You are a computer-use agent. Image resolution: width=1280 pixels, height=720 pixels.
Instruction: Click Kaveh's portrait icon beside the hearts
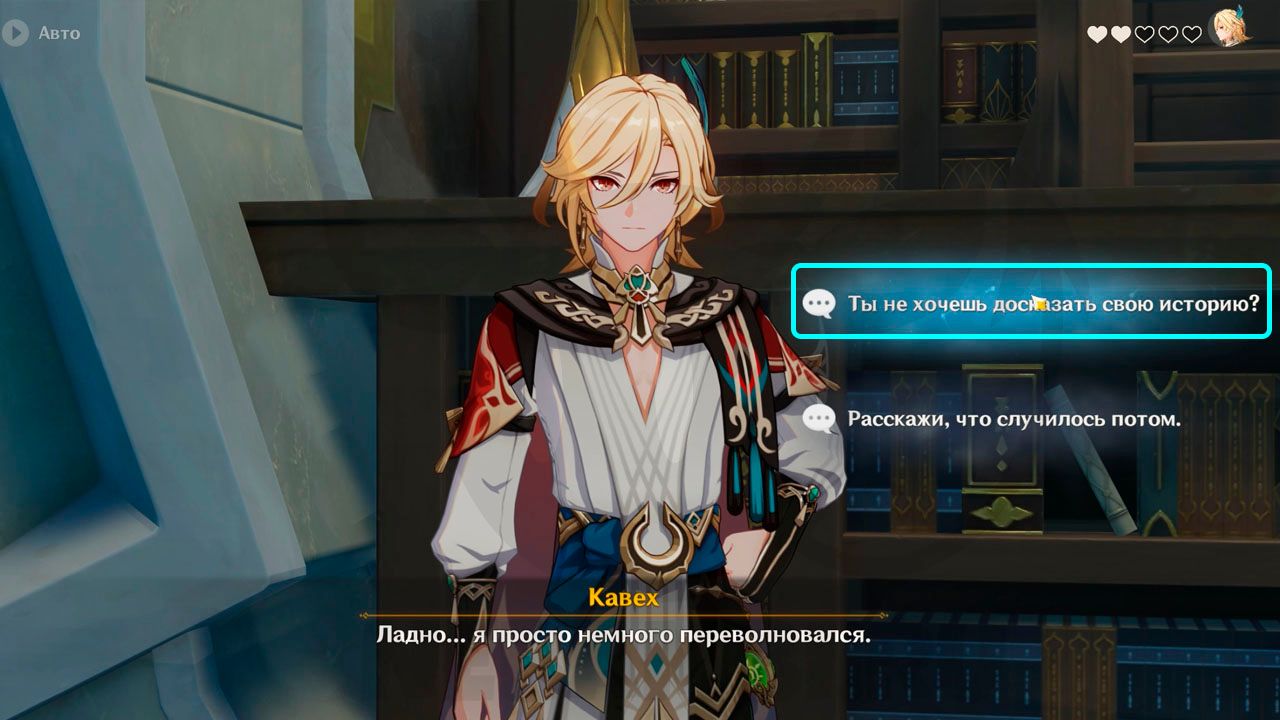(x=1228, y=28)
